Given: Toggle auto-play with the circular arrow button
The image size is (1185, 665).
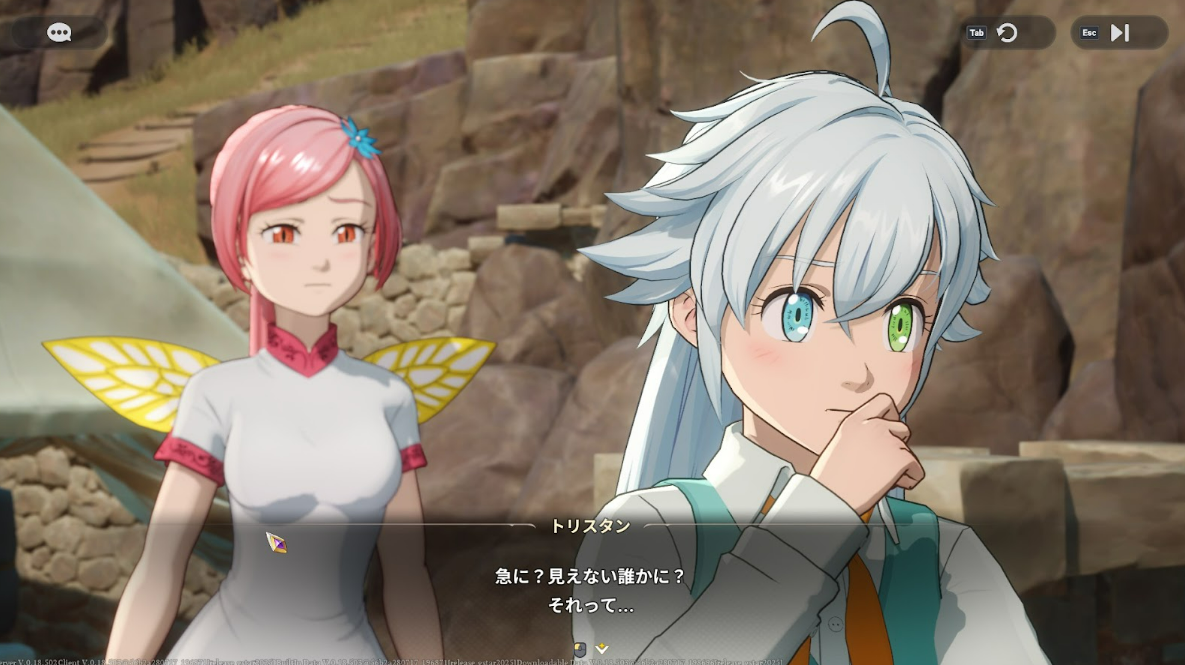Looking at the screenshot, I should pyautogui.click(x=1007, y=33).
